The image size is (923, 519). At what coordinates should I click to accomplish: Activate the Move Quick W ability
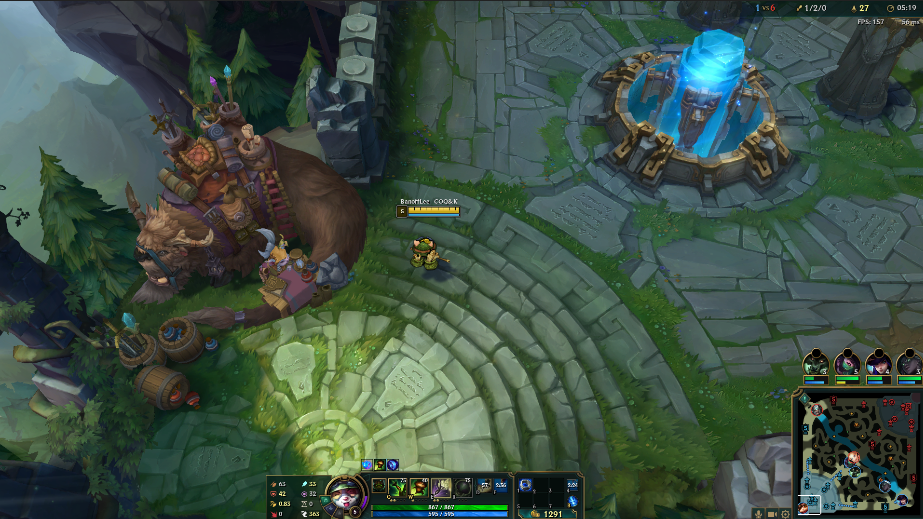coord(419,487)
